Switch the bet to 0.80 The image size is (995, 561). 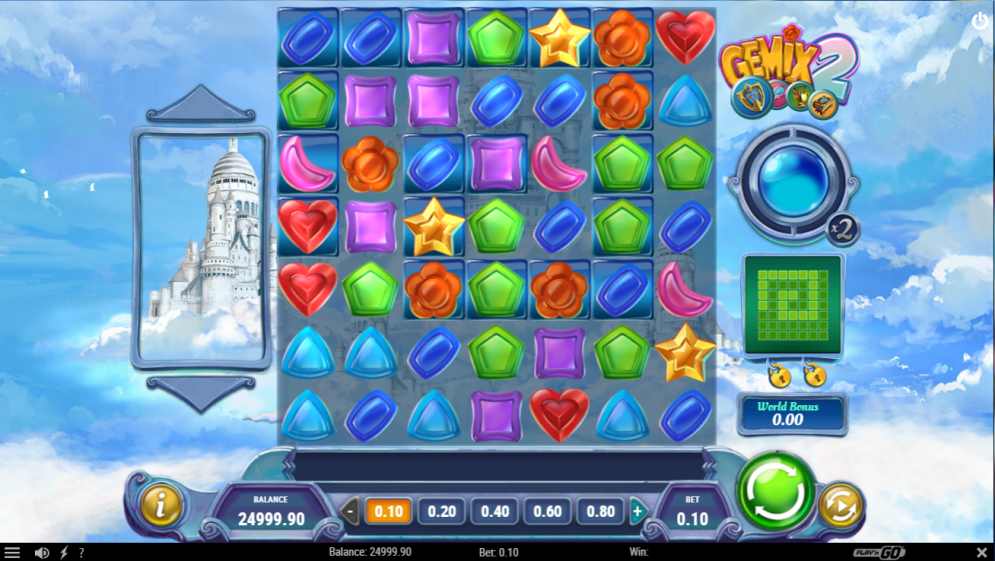pos(600,512)
